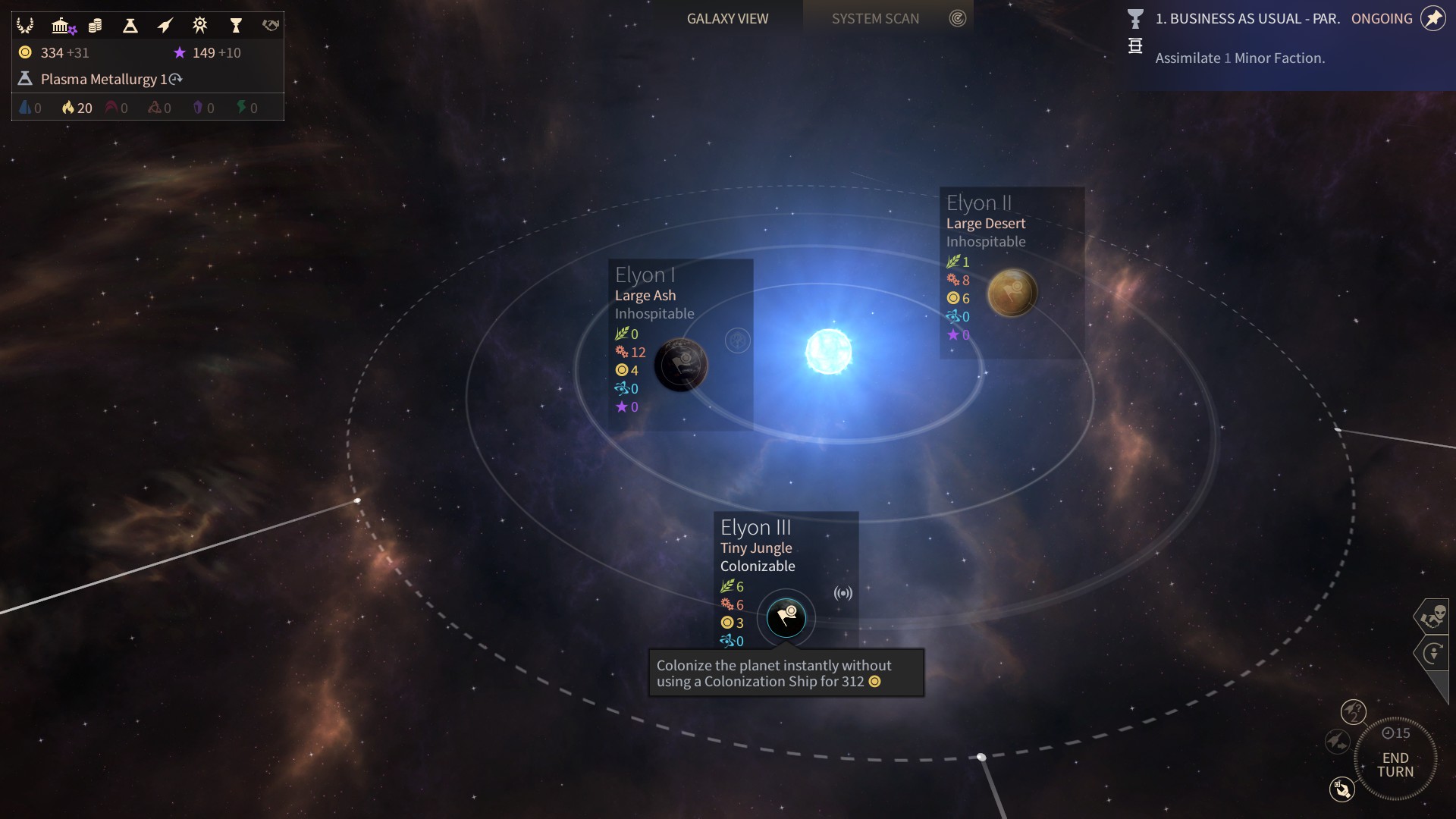Screen dimensions: 1456x819
Task: Toggle the signal icon beside Elyon III
Action: point(843,593)
